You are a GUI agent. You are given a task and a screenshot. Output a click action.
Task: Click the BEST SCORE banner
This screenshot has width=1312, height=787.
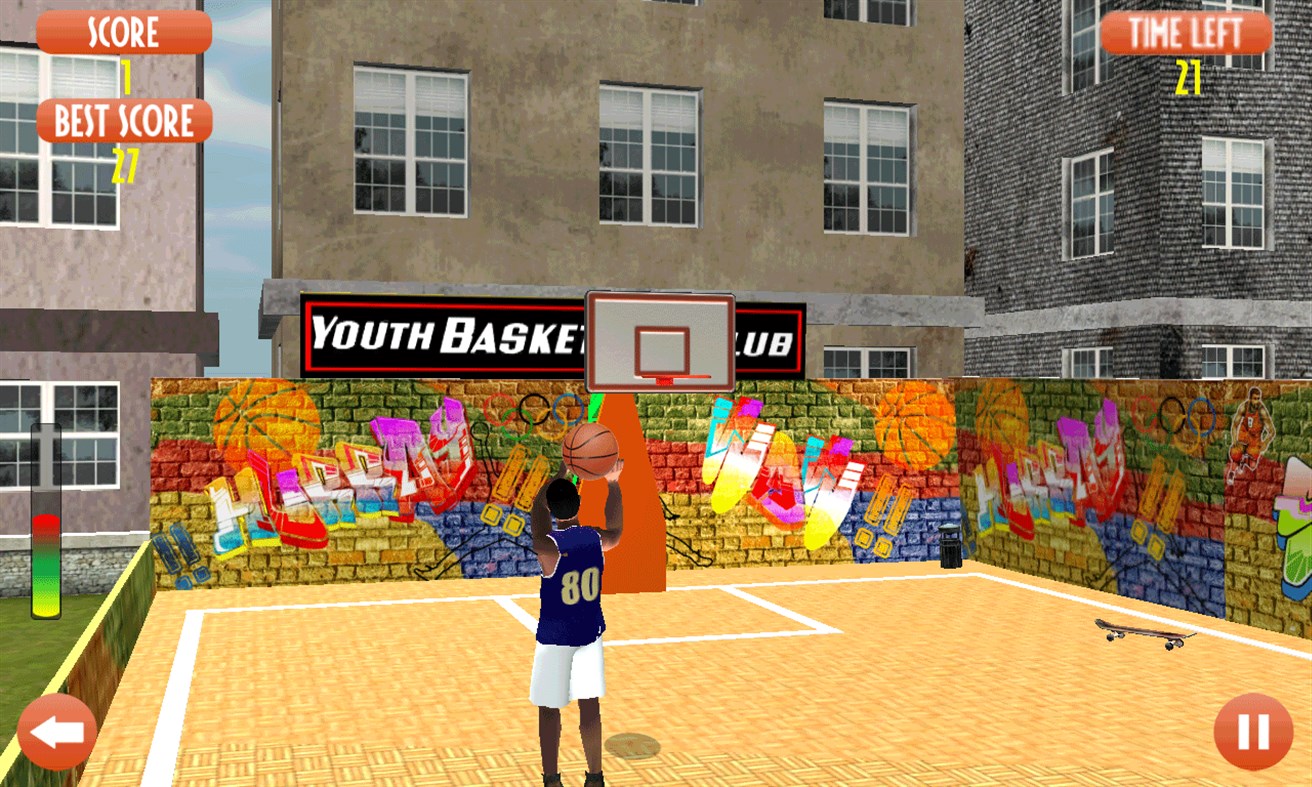point(122,120)
